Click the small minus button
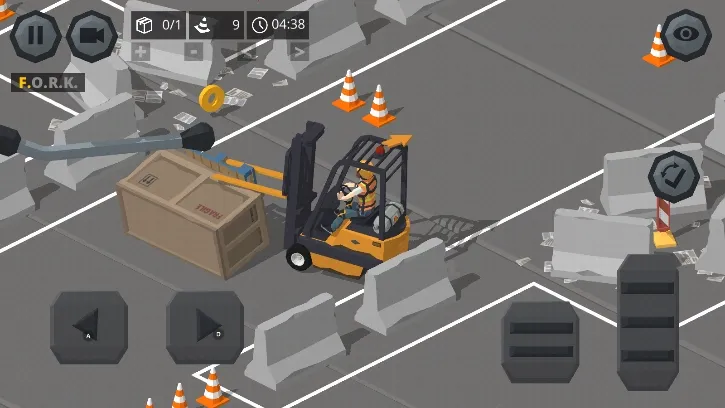725x408 pixels. click(x=194, y=51)
